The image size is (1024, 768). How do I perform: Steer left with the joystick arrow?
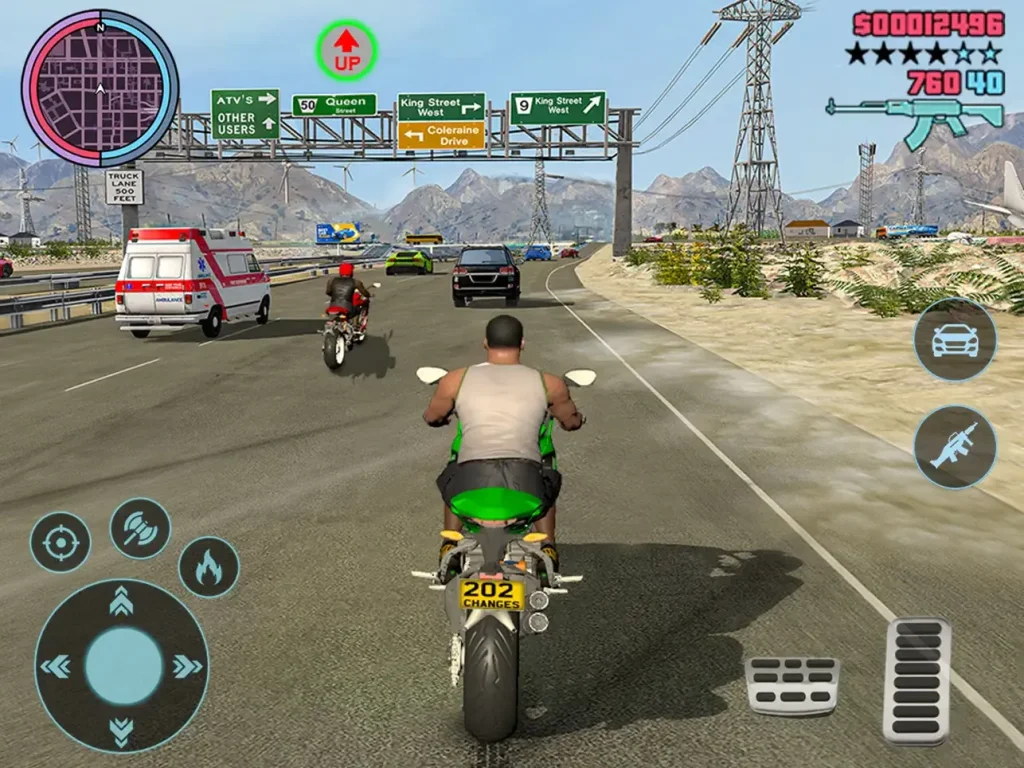tap(56, 666)
